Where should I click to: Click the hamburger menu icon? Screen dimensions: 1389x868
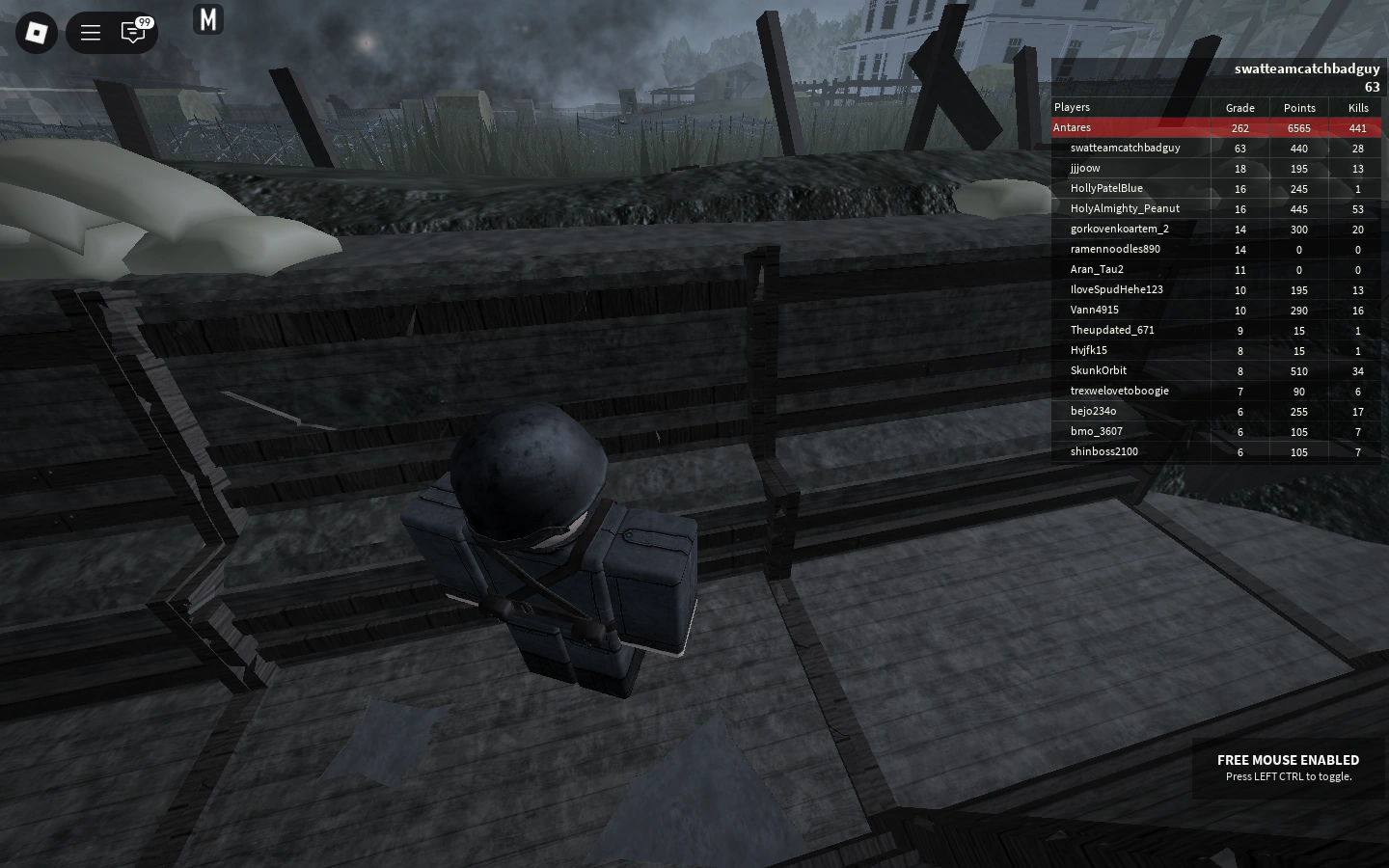90,32
